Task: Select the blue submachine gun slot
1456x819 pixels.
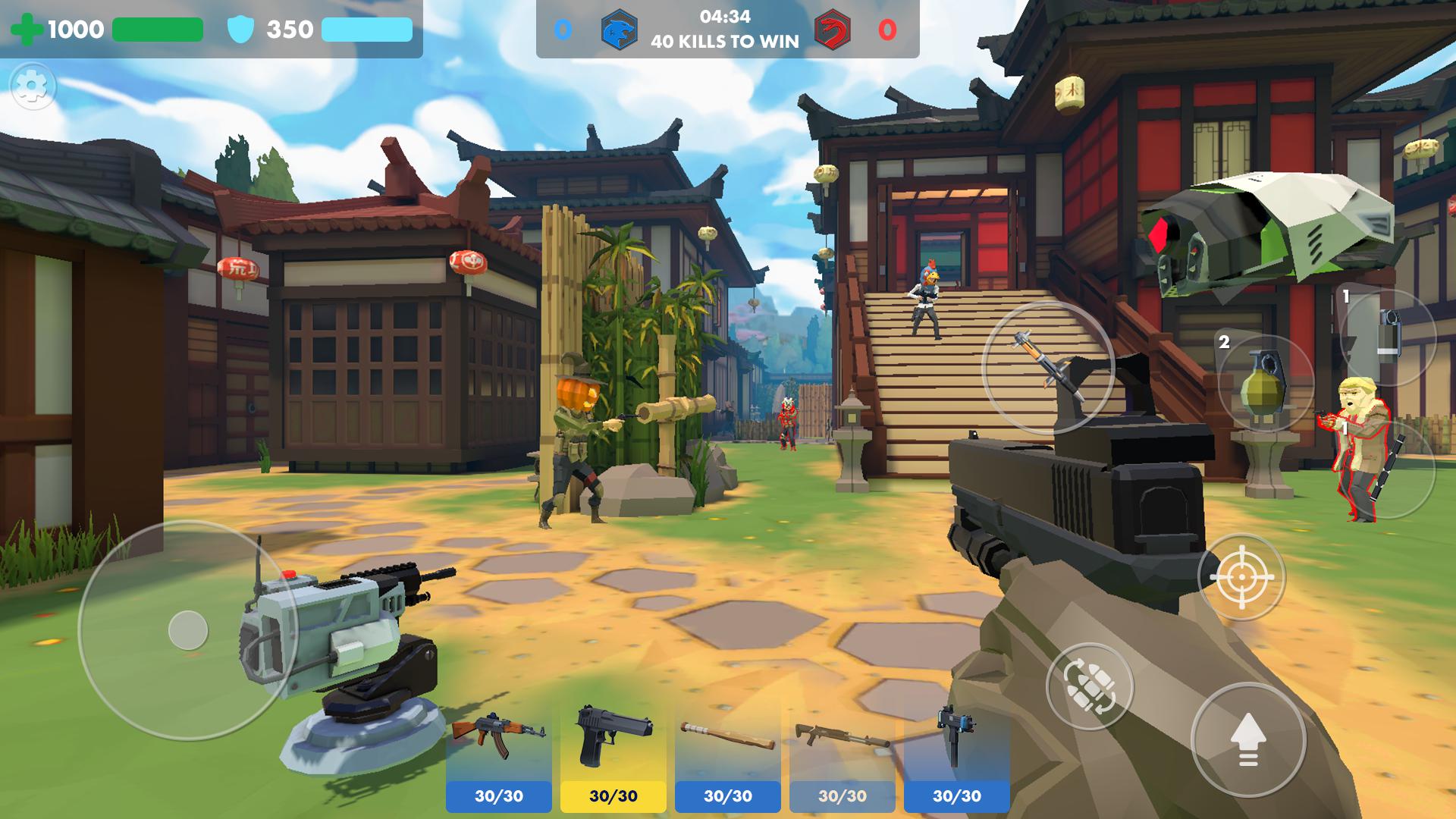Action: click(x=956, y=755)
